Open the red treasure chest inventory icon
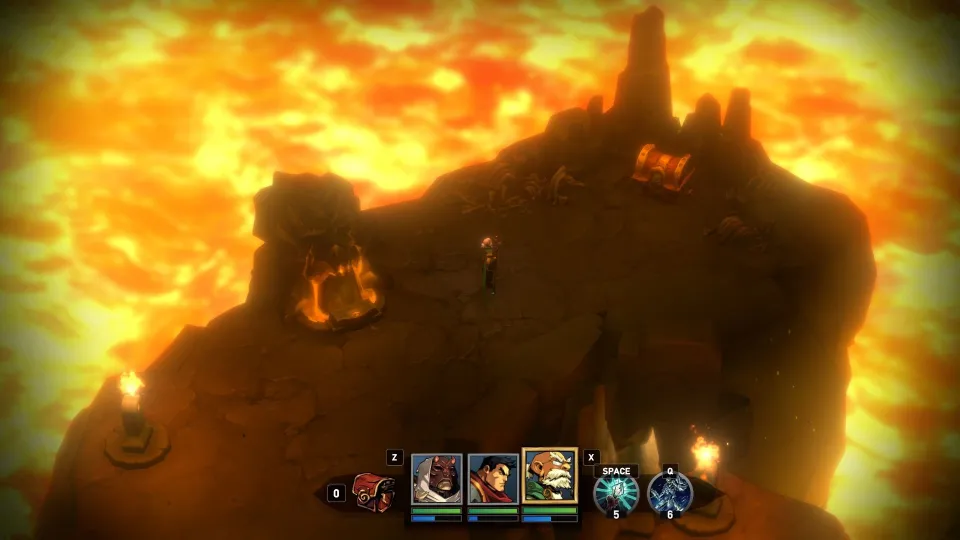The image size is (960, 540). point(373,492)
